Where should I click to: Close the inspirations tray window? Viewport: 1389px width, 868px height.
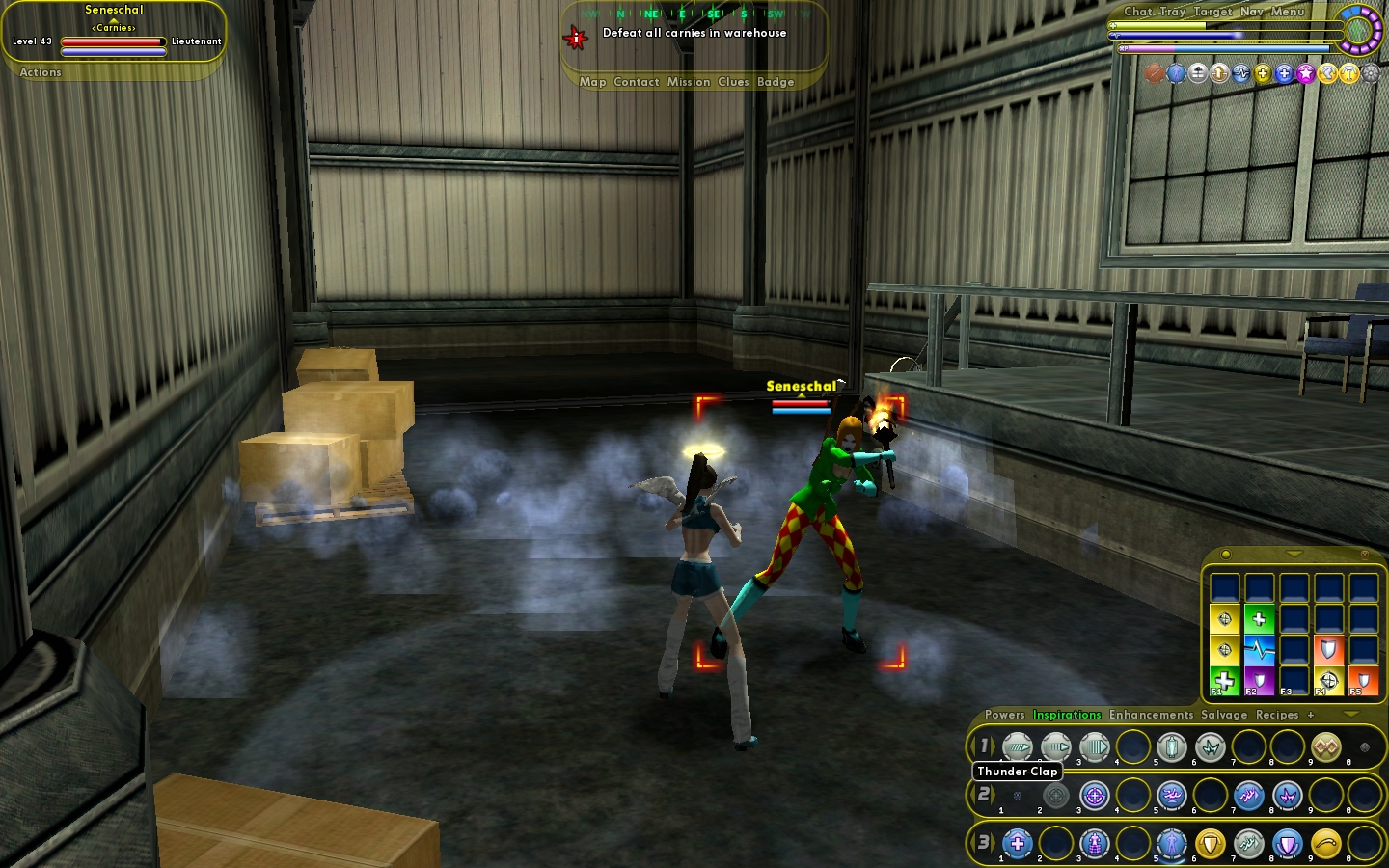point(1364,555)
